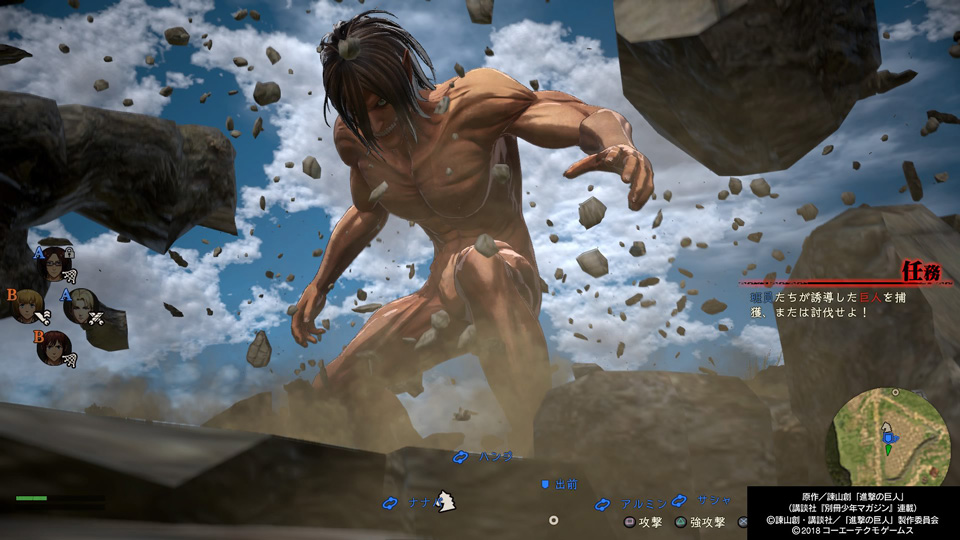
Task: Click the 出前 shield marker
Action: (560, 484)
